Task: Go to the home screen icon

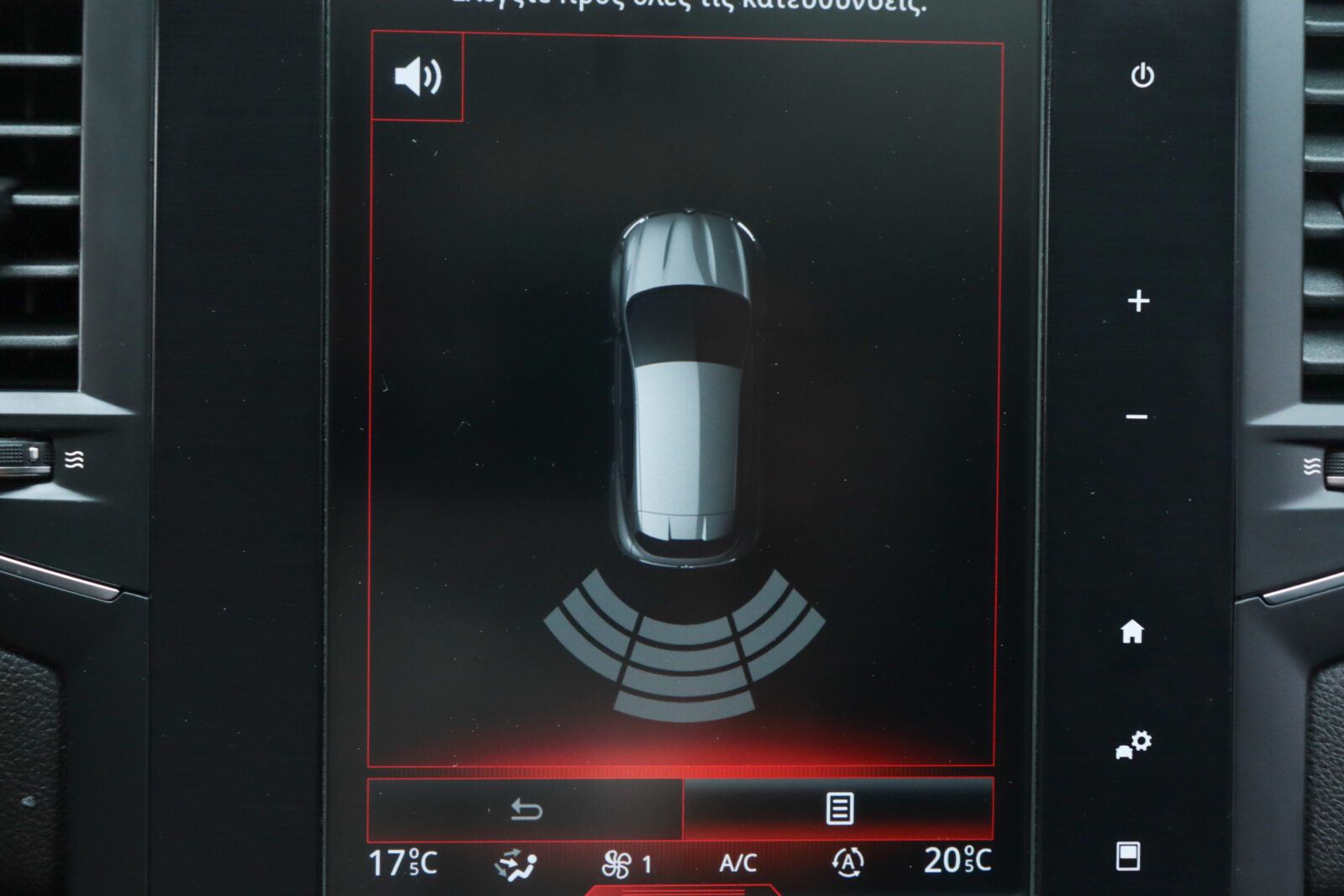Action: [1132, 631]
